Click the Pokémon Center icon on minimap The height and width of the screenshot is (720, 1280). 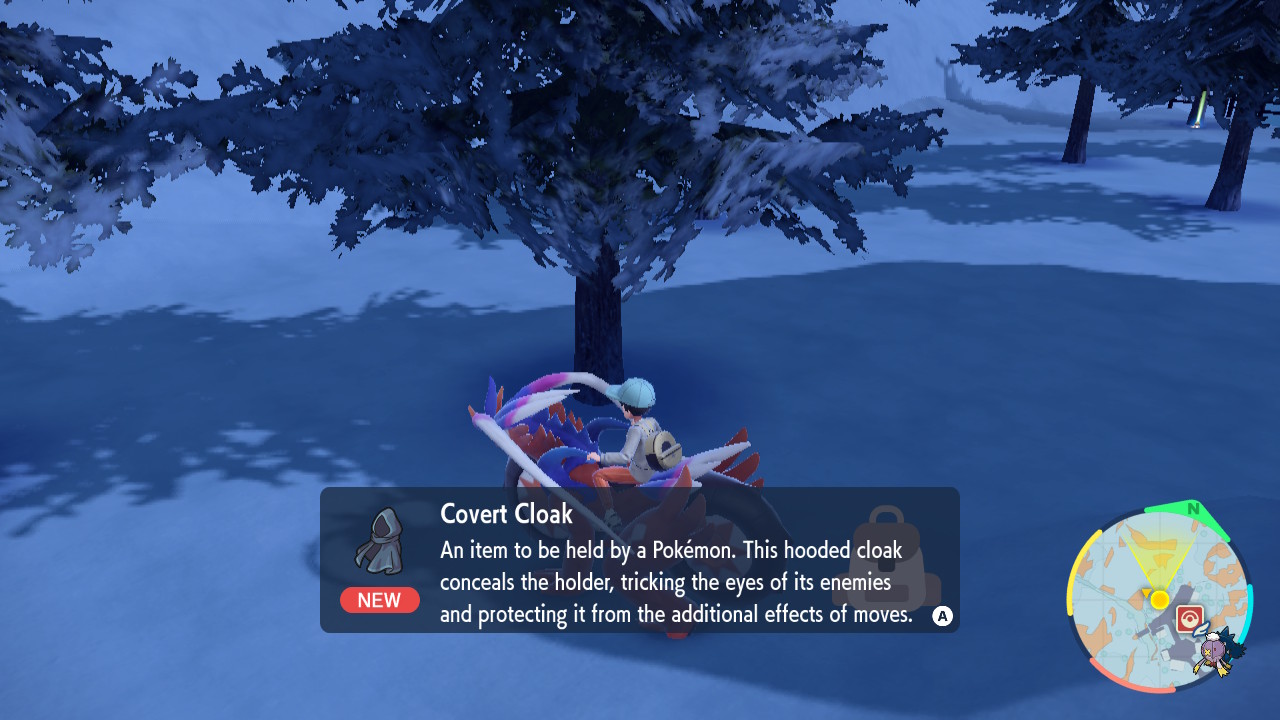pyautogui.click(x=1190, y=617)
